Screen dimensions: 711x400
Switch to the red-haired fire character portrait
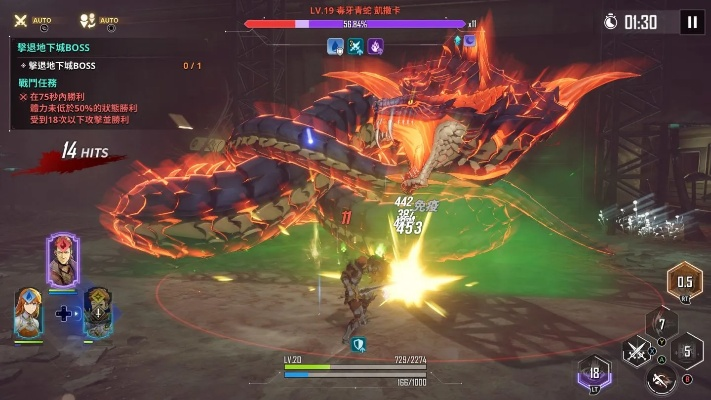(62, 260)
